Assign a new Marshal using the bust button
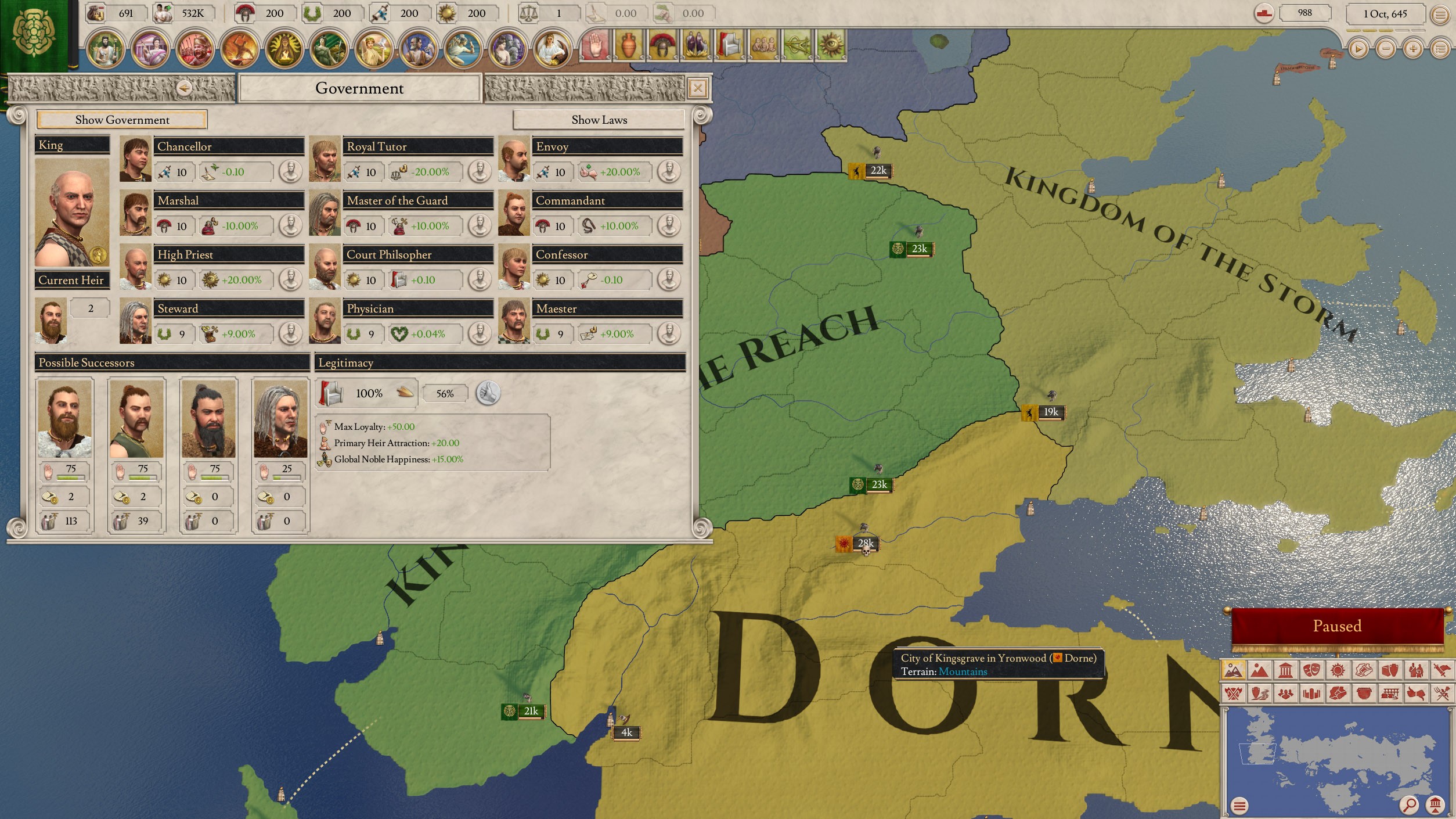Screen dimensions: 1456x819 [x=290, y=226]
